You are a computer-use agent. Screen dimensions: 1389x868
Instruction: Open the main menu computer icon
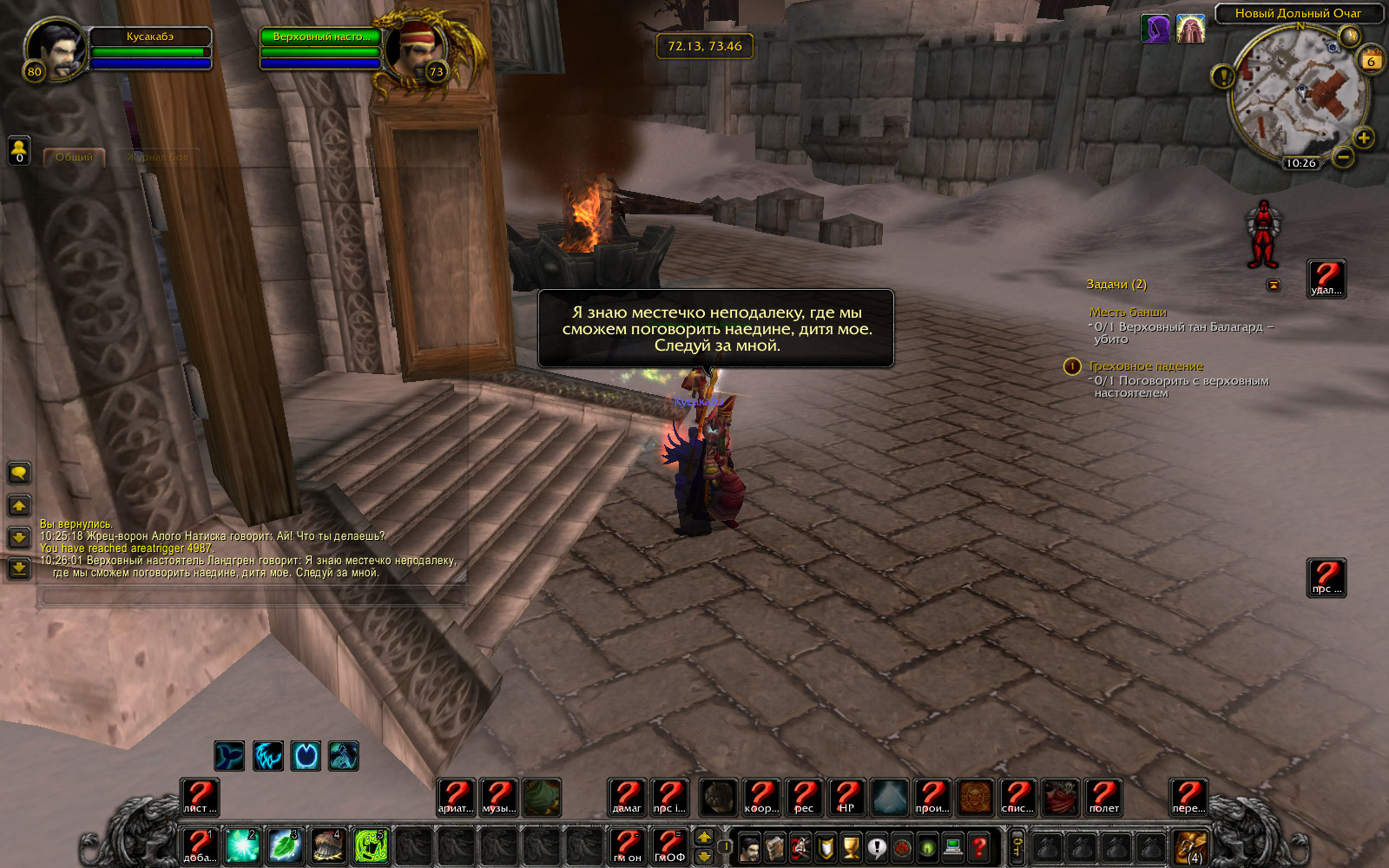pyautogui.click(x=953, y=846)
